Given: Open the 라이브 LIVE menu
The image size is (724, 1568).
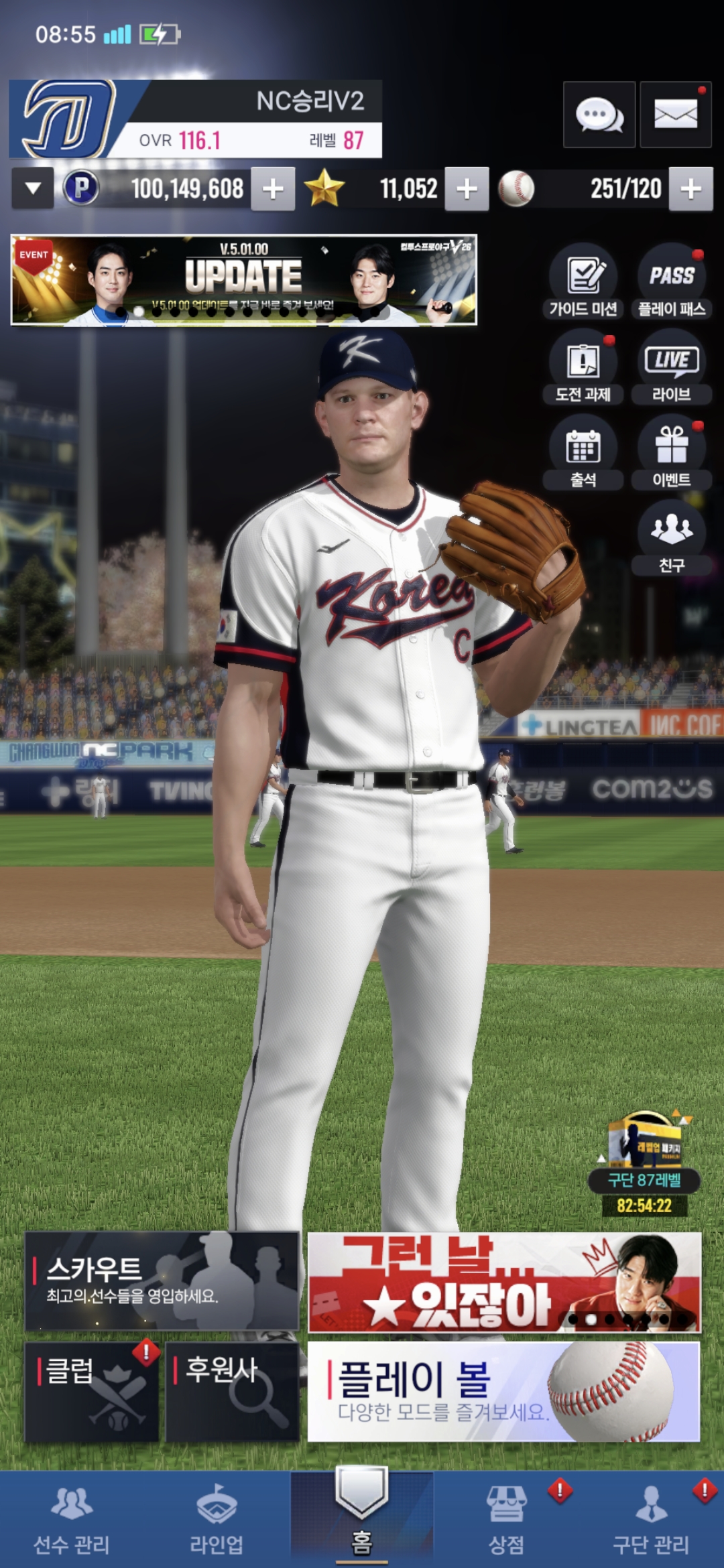Looking at the screenshot, I should [671, 367].
